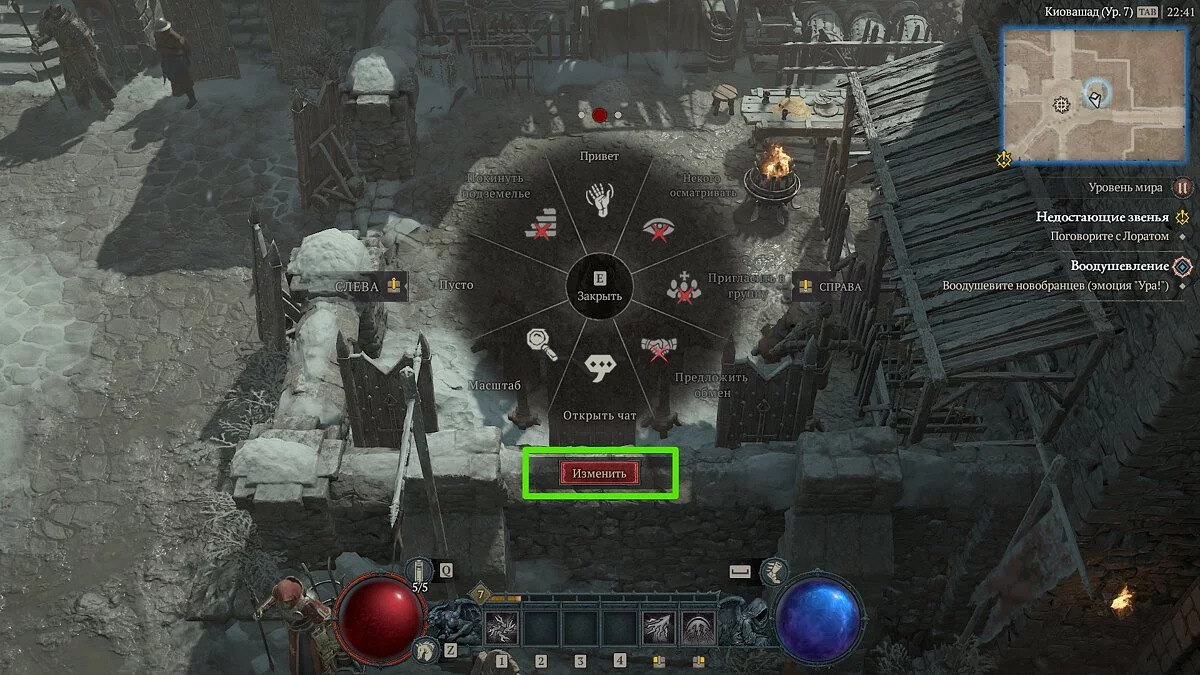
Task: Click the horse mount icon
Action: (425, 650)
